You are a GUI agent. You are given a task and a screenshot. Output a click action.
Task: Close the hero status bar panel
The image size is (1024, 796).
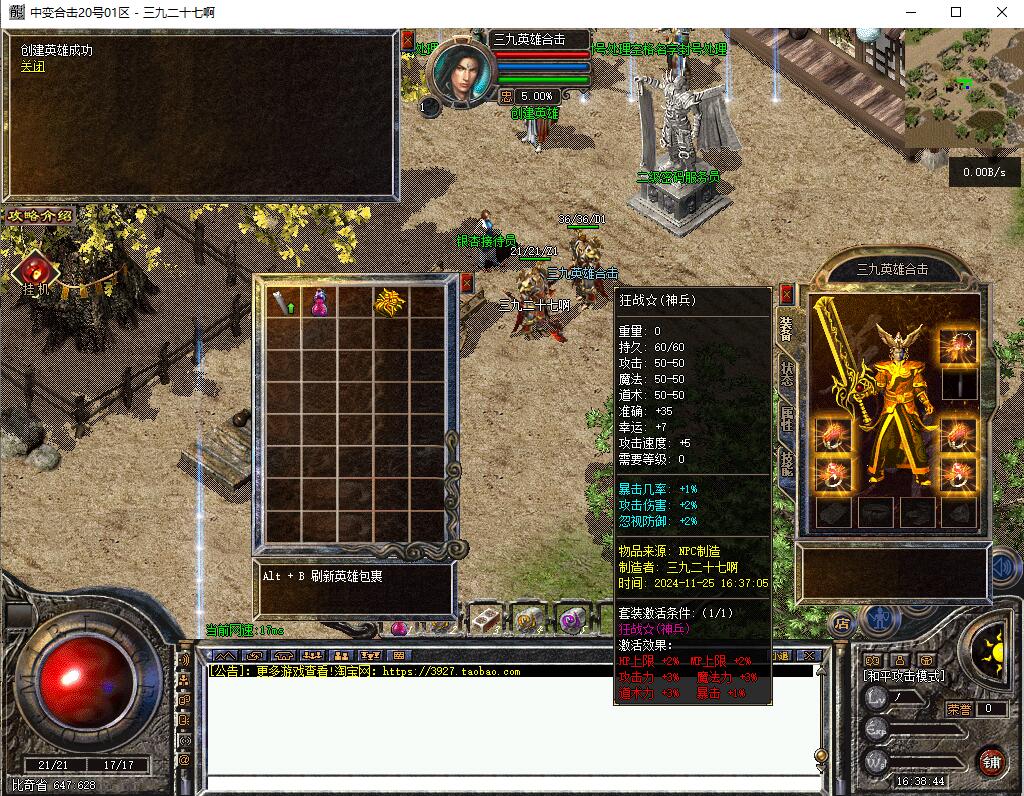(x=407, y=40)
